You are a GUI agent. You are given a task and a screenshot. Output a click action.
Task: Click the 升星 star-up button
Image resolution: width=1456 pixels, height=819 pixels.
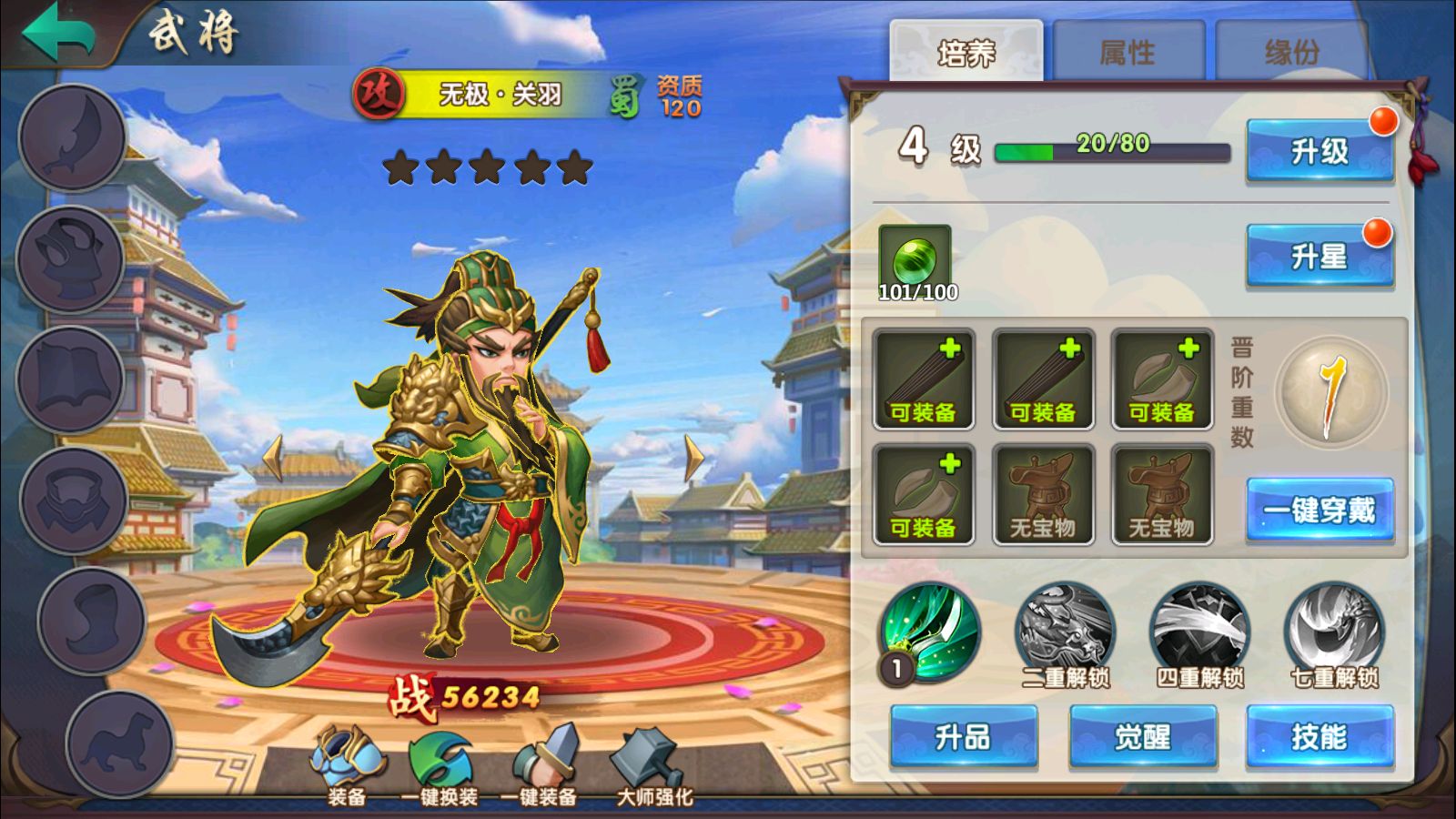coord(1319,257)
